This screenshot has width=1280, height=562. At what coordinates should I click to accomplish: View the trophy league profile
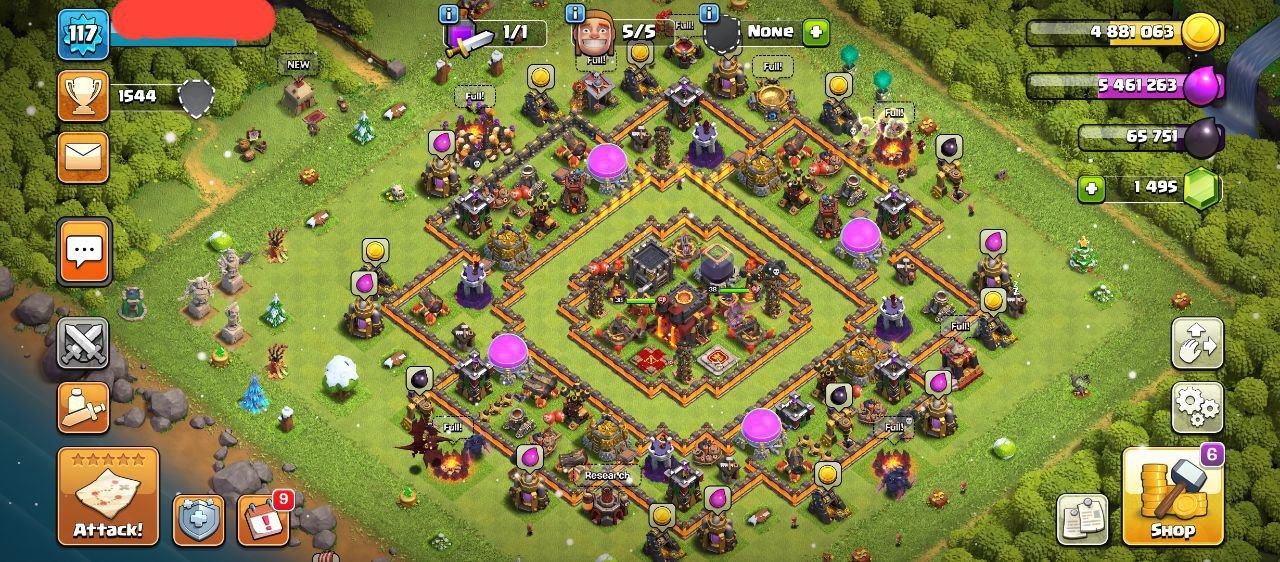pos(83,96)
